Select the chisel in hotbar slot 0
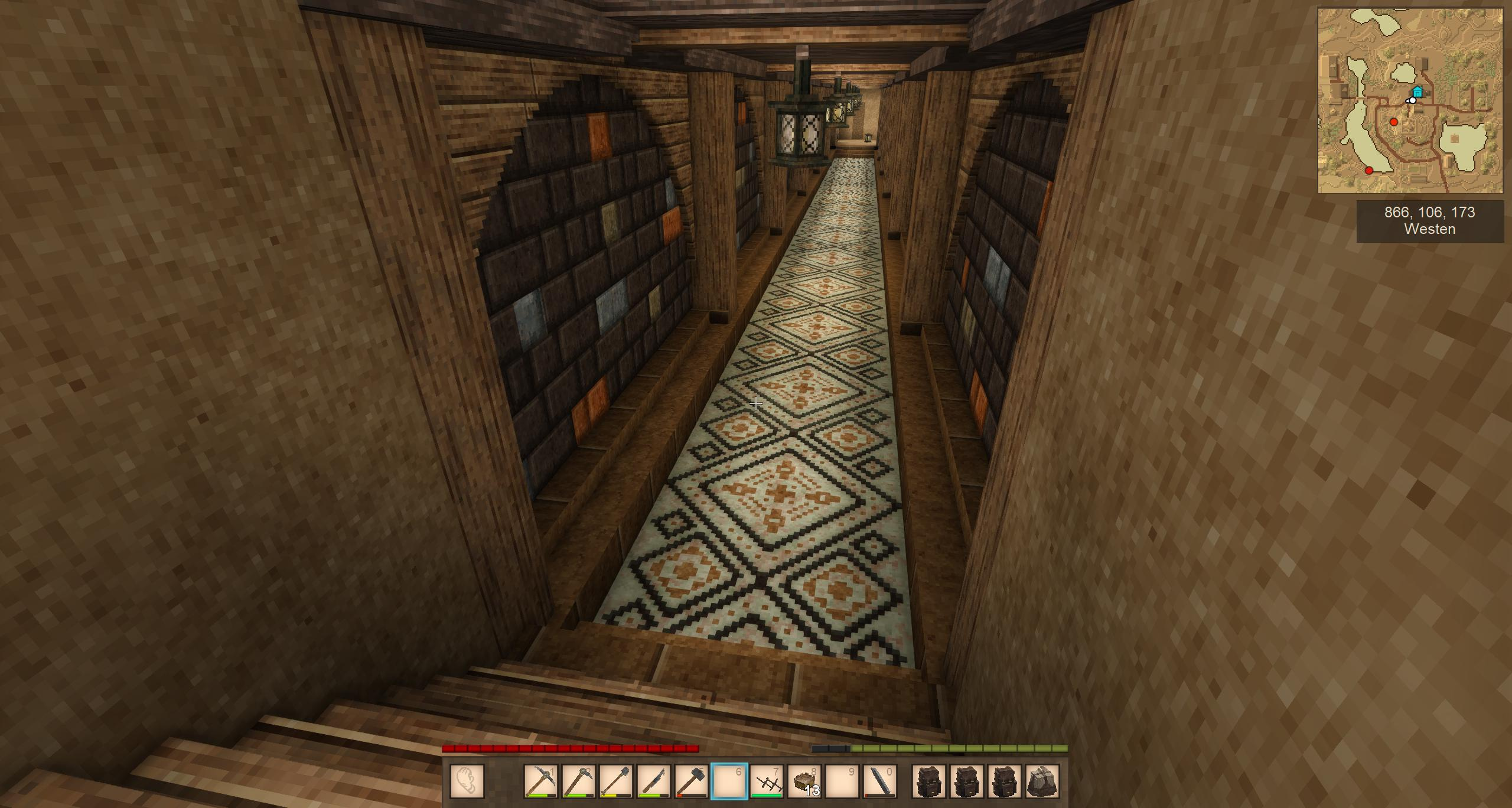Image resolution: width=1512 pixels, height=808 pixels. tap(881, 781)
